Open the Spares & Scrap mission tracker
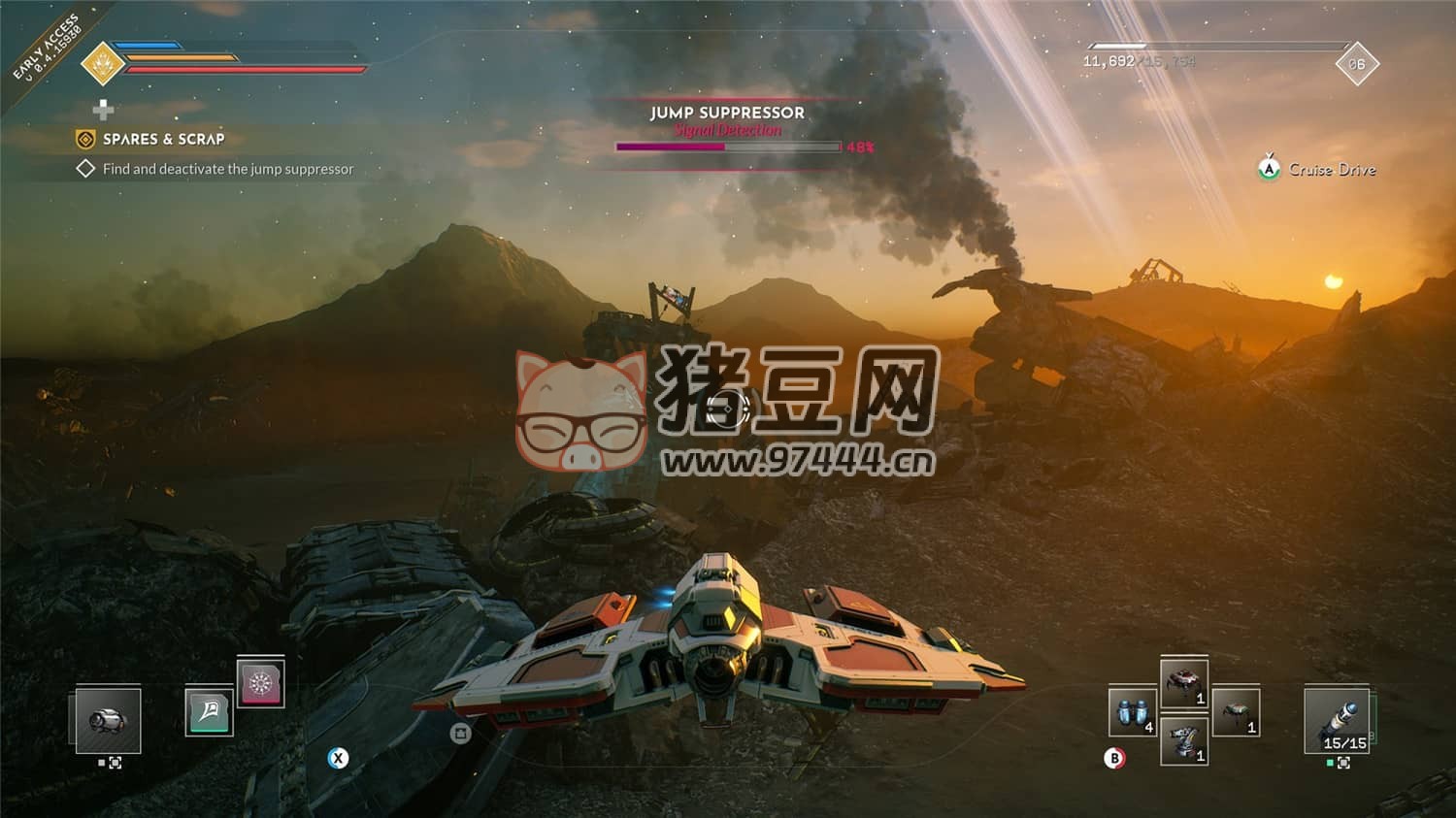The image size is (1456, 818). 163,140
